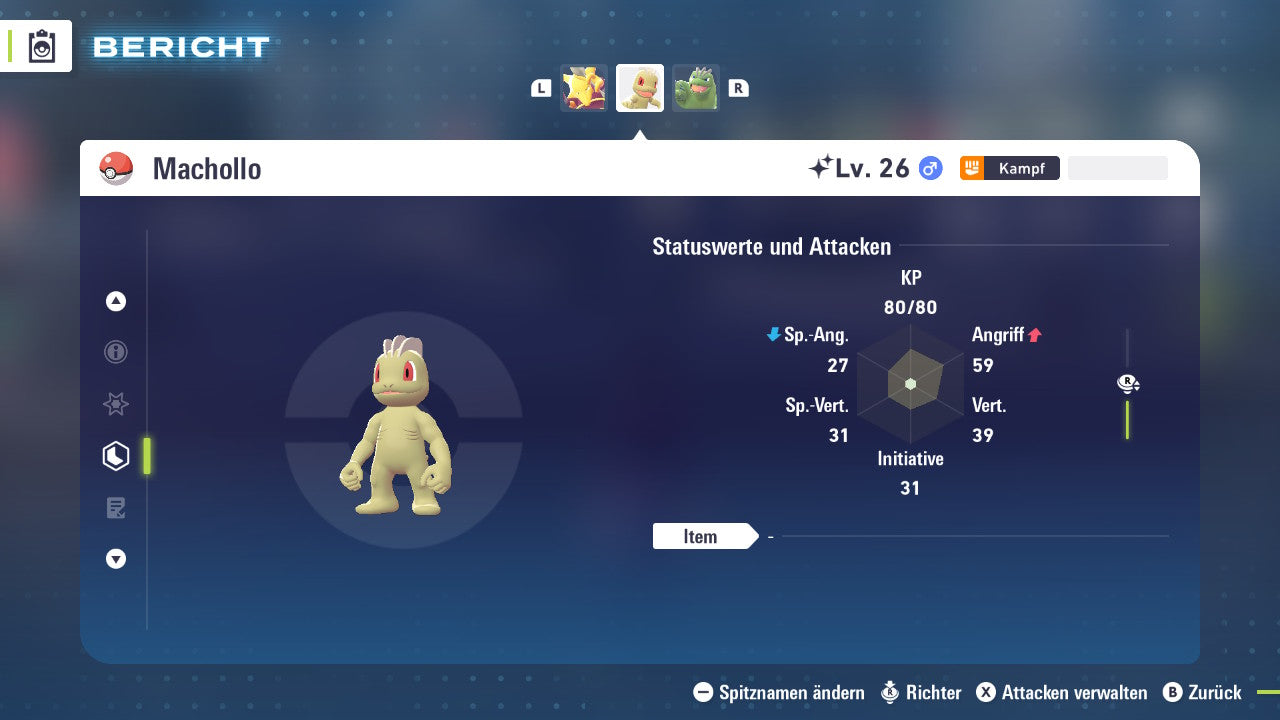
Task: Click the R-stick zoom icon
Action: (x=1127, y=383)
